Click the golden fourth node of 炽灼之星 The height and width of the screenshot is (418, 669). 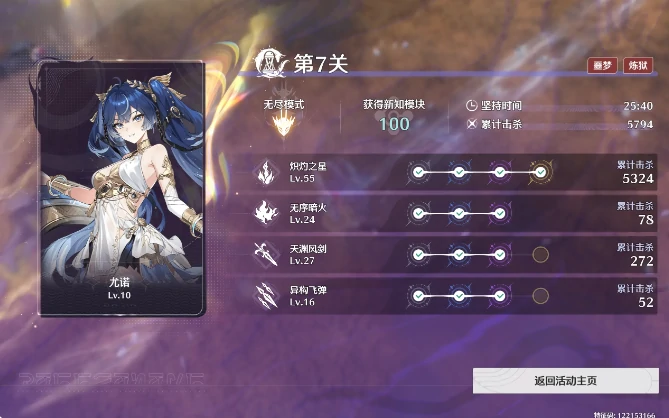click(540, 172)
